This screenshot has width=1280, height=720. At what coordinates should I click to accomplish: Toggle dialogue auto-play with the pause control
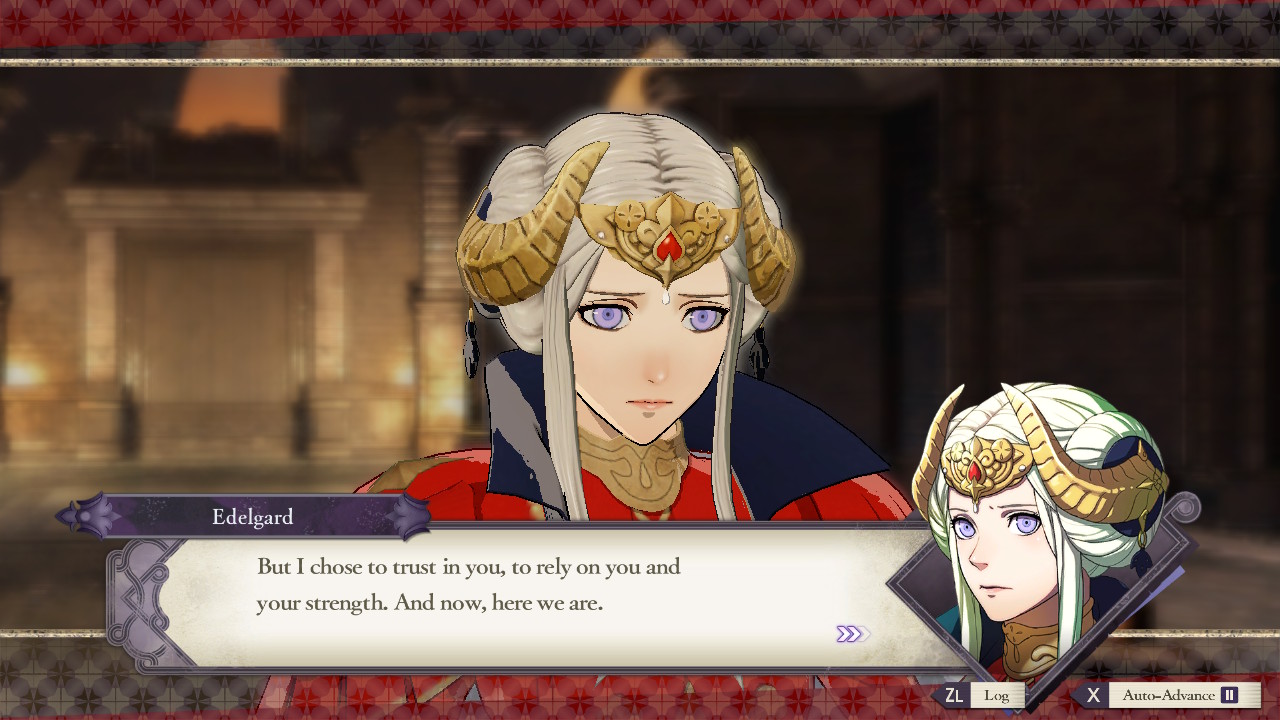coord(1229,694)
